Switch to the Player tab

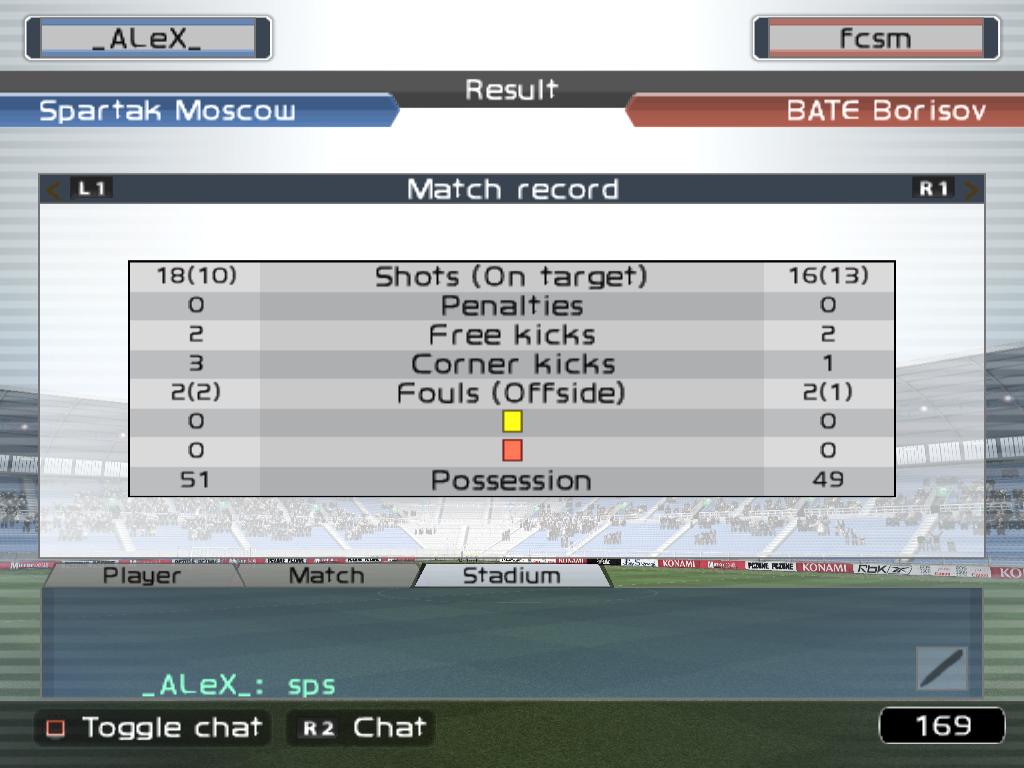tap(142, 575)
